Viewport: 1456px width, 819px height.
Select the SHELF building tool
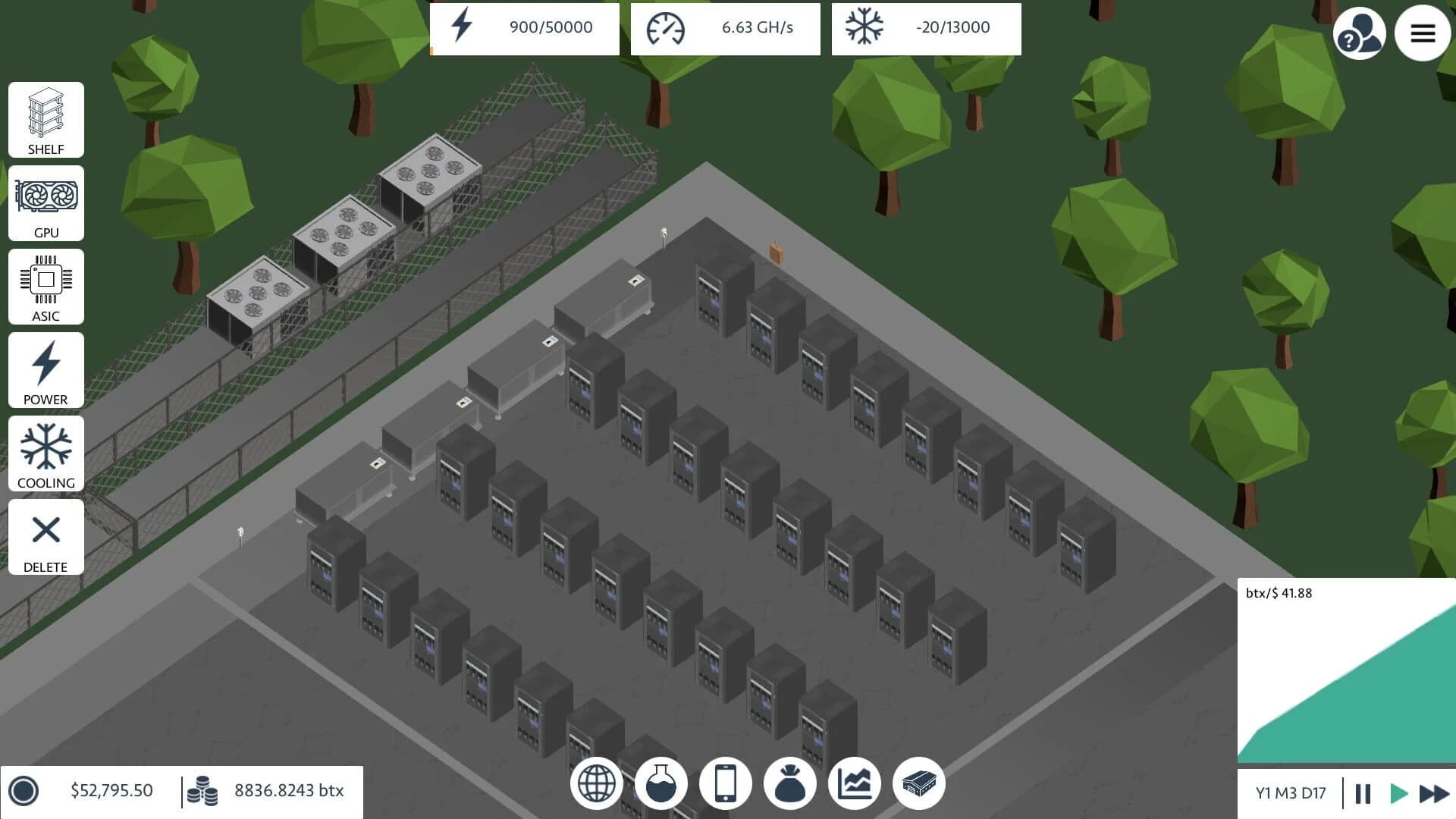click(x=45, y=120)
